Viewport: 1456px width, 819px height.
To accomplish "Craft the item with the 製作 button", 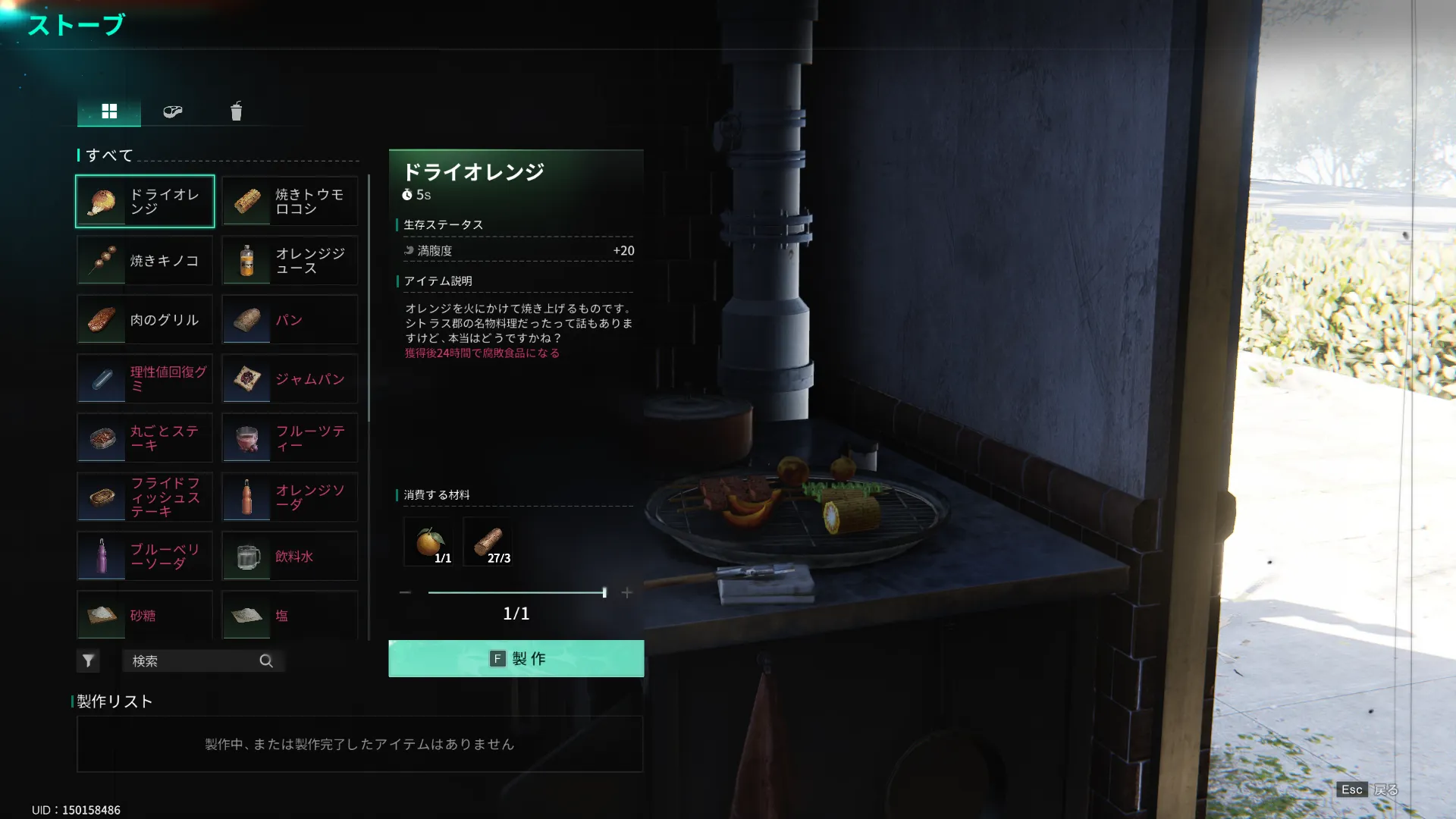I will point(516,658).
